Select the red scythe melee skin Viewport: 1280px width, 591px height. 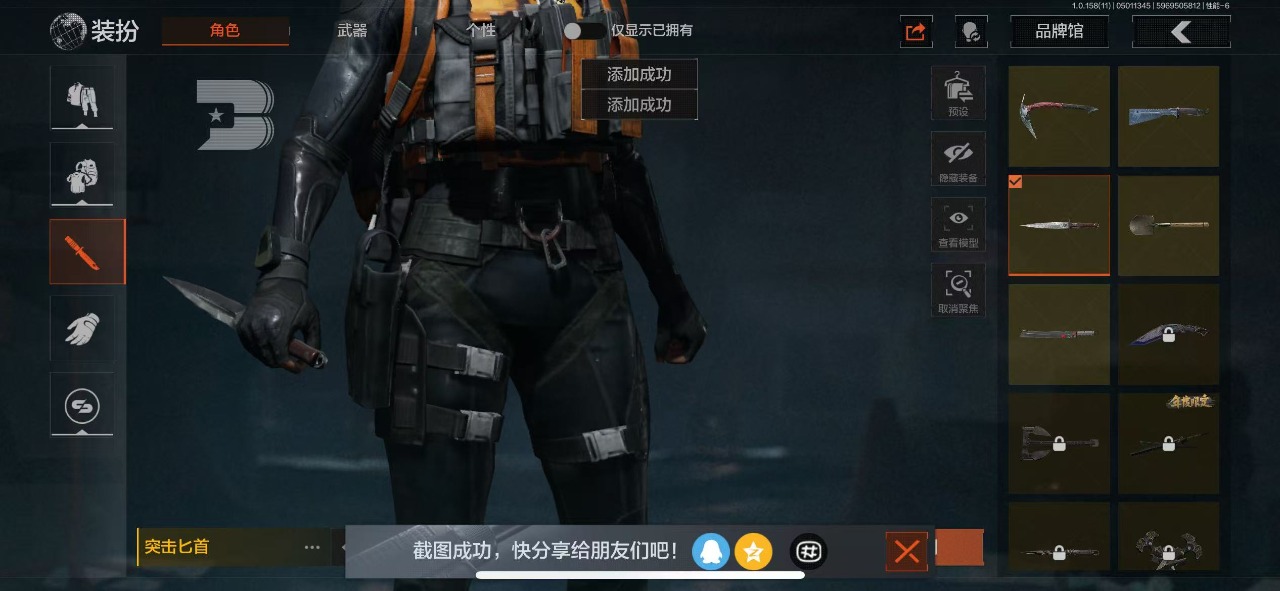click(1059, 116)
